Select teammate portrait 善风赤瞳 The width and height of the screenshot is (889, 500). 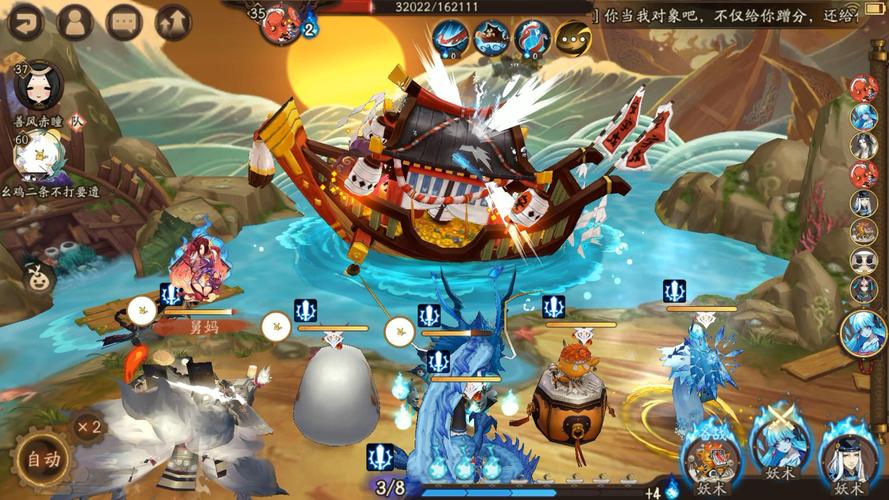tap(41, 87)
